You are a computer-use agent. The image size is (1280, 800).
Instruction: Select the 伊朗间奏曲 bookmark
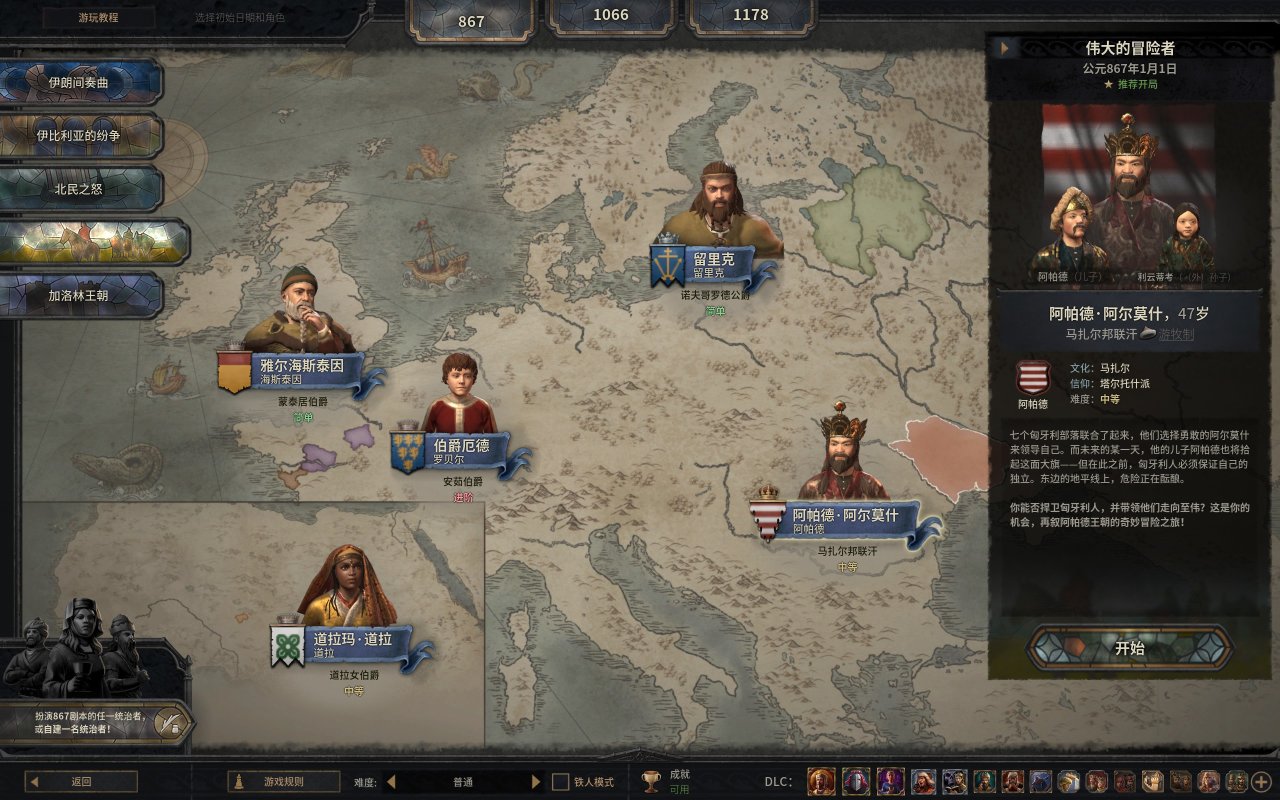(82, 82)
